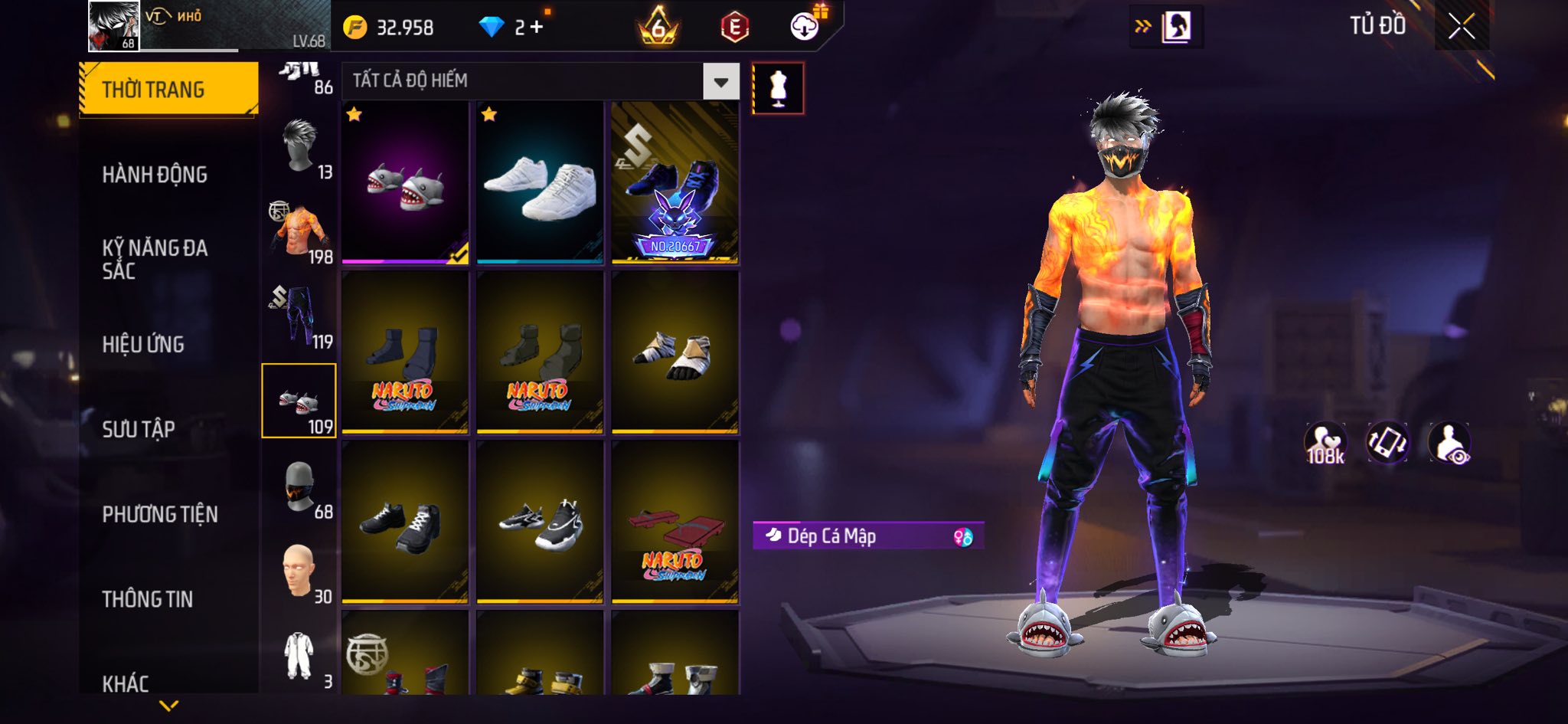The image size is (1568, 724).
Task: Open the Hành Động menu tab
Action: tap(155, 175)
